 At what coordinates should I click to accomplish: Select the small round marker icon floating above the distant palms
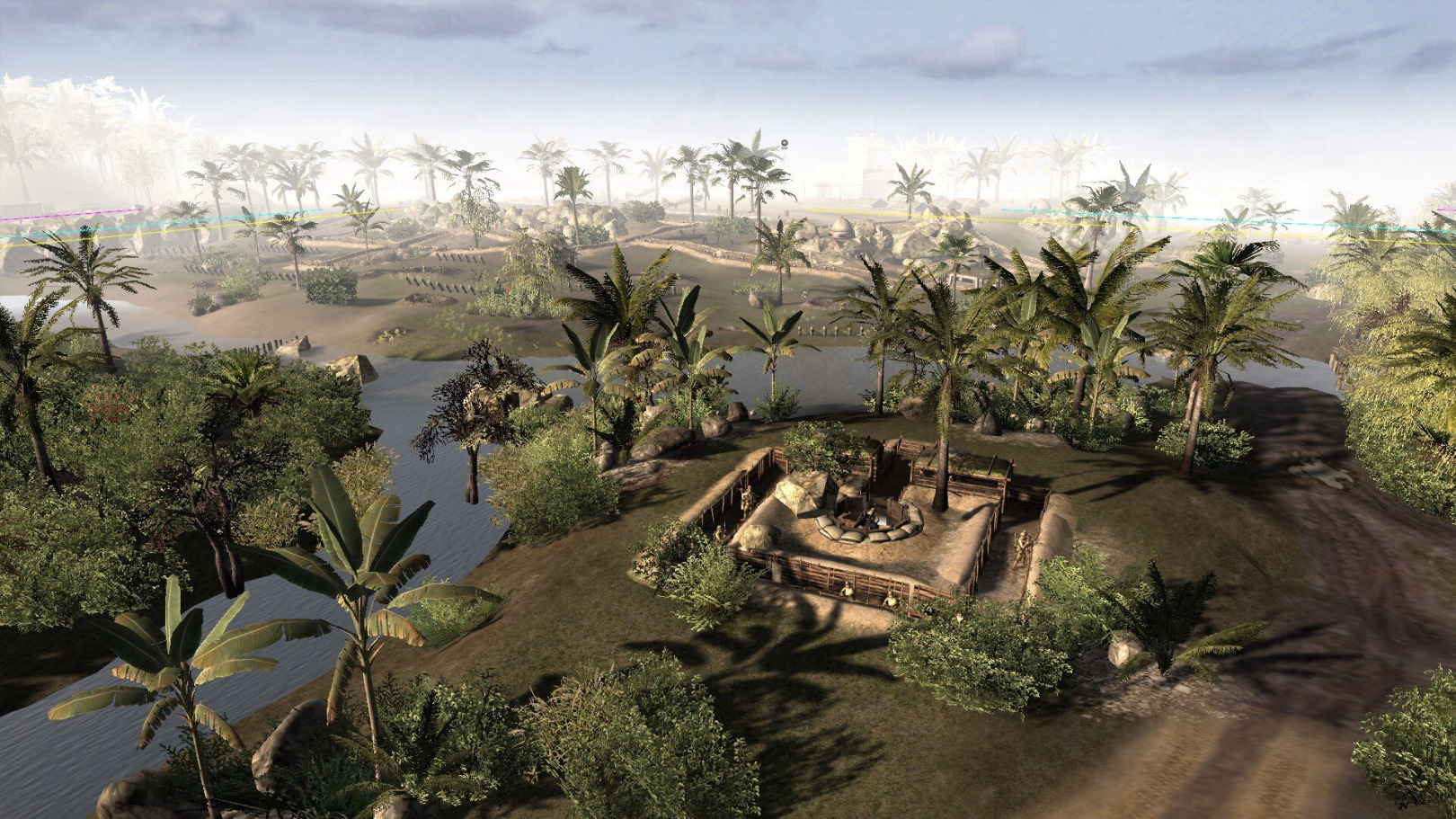785,142
